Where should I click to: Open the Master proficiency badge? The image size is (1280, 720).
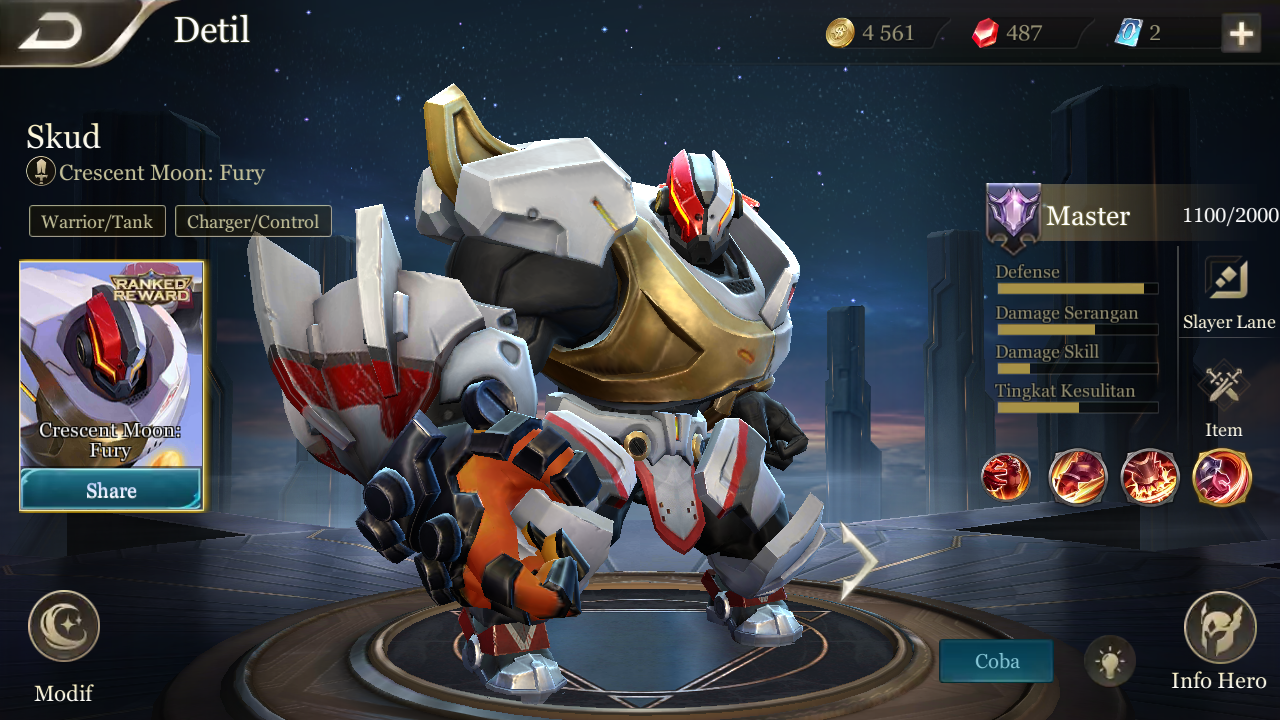pyautogui.click(x=1013, y=216)
